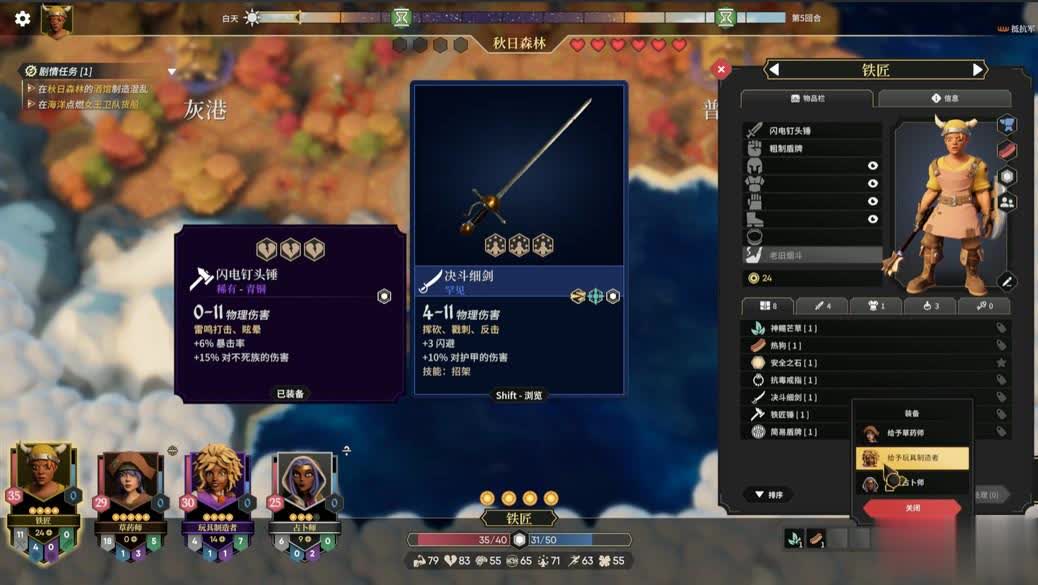The height and width of the screenshot is (585, 1038).
Task: Switch to the next character with right arrow
Action: tap(978, 70)
